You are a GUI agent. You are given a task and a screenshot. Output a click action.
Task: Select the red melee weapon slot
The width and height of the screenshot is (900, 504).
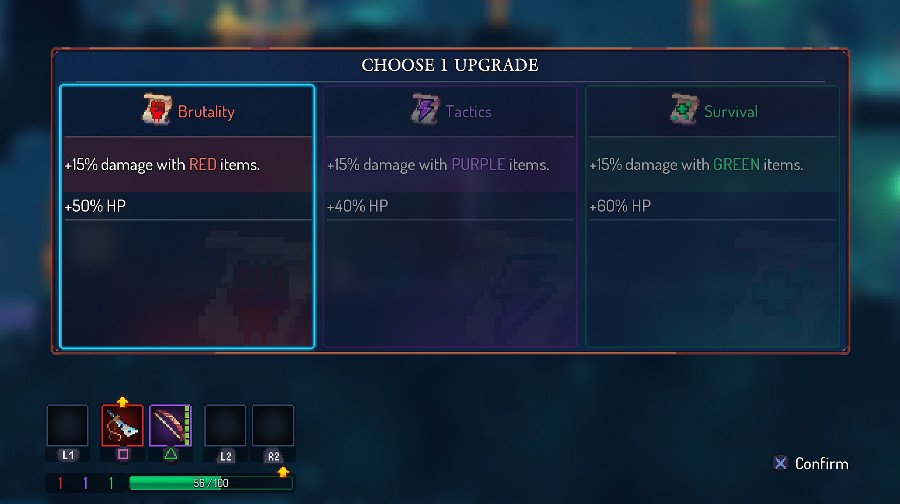(122, 426)
